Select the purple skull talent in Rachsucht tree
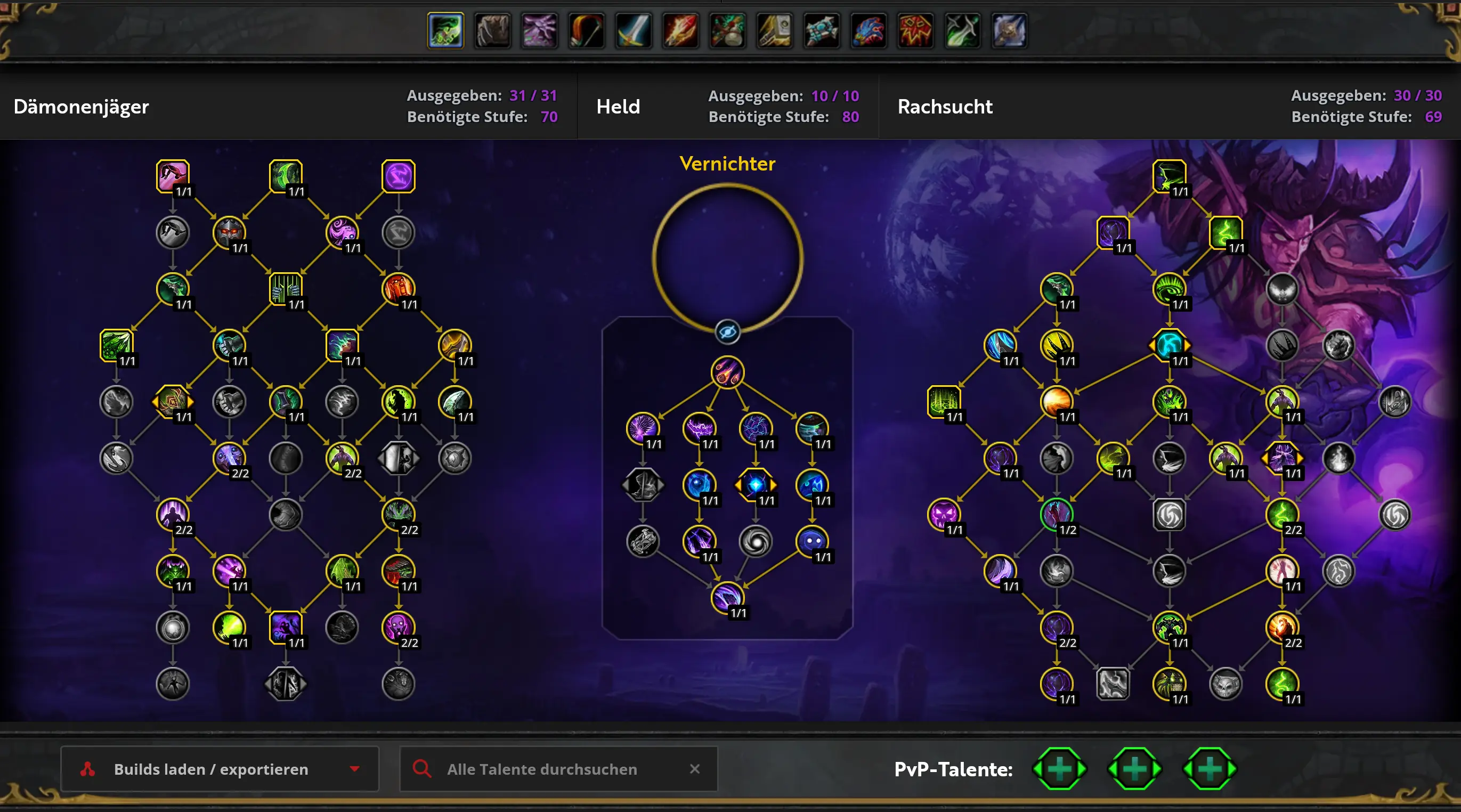The width and height of the screenshot is (1461, 812). pos(944,514)
